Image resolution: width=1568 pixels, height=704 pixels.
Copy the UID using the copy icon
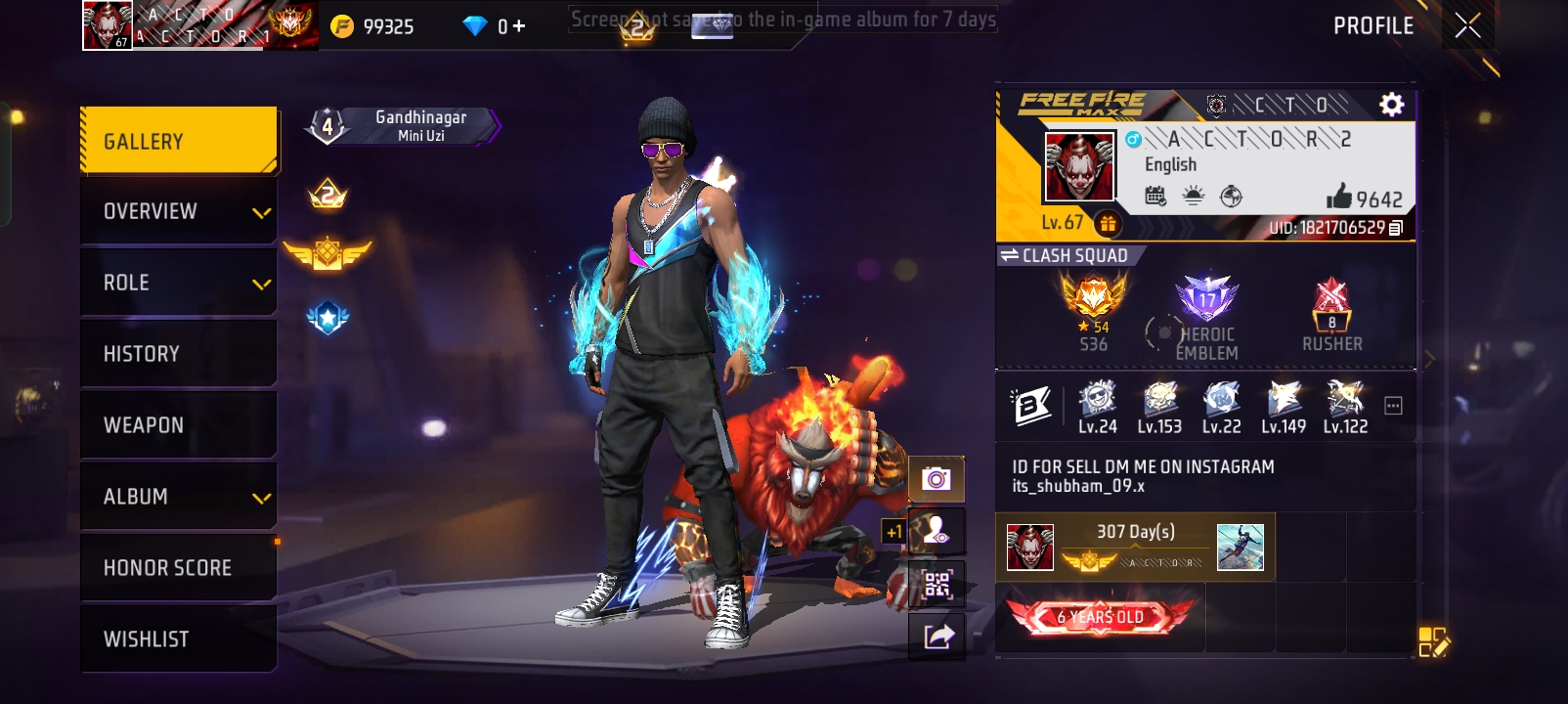pyautogui.click(x=1398, y=225)
